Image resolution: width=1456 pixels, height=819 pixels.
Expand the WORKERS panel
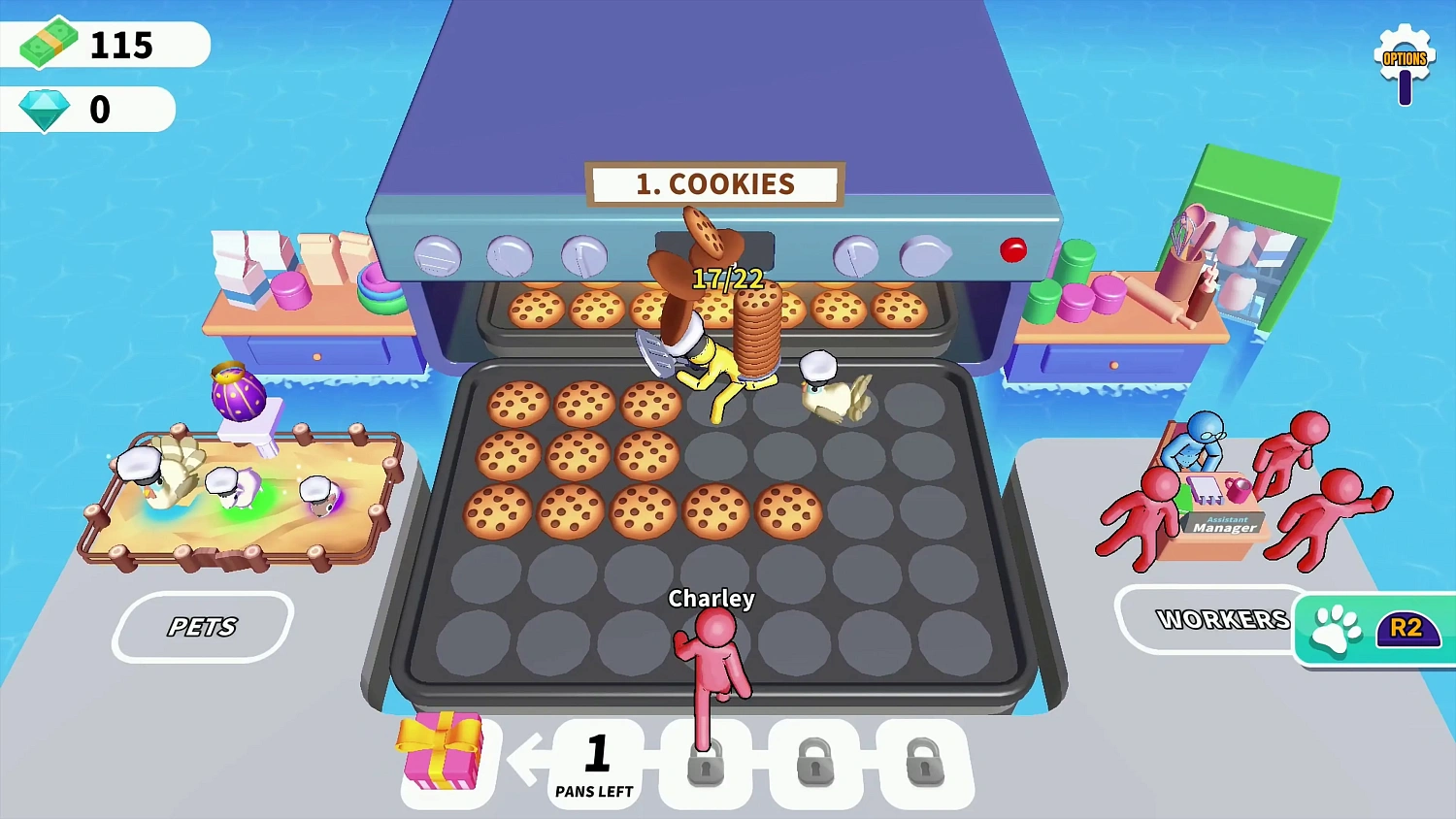point(1222,619)
